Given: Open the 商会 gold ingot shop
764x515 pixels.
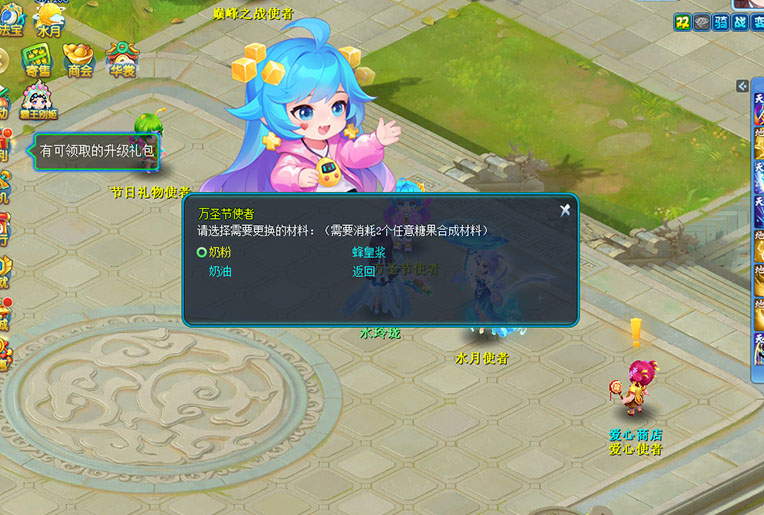Looking at the screenshot, I should click(79, 59).
